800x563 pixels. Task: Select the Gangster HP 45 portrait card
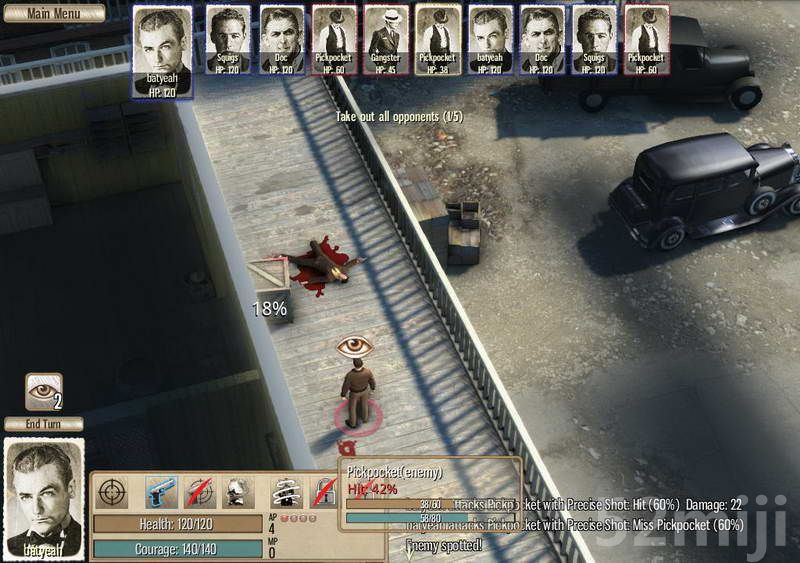click(385, 40)
